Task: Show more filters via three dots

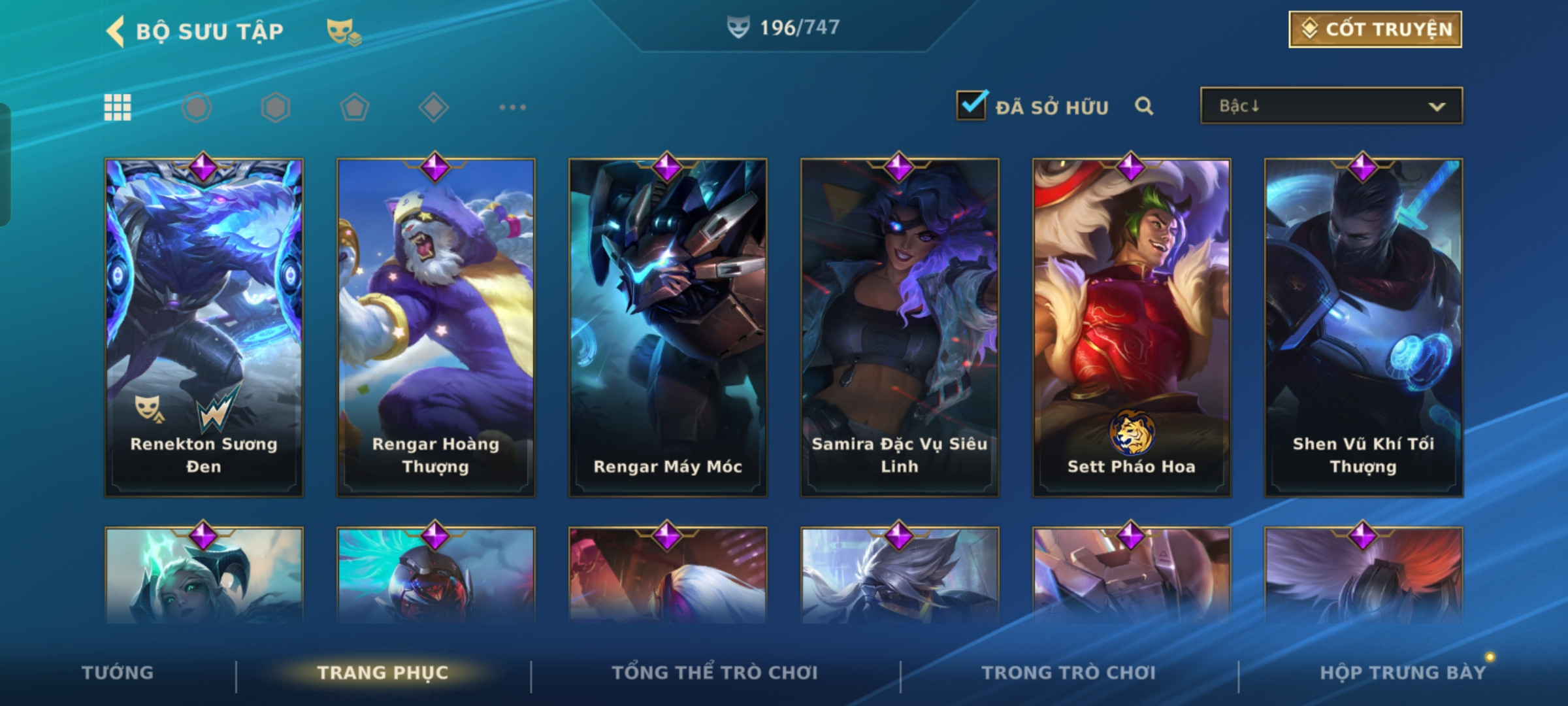Action: pyautogui.click(x=512, y=107)
